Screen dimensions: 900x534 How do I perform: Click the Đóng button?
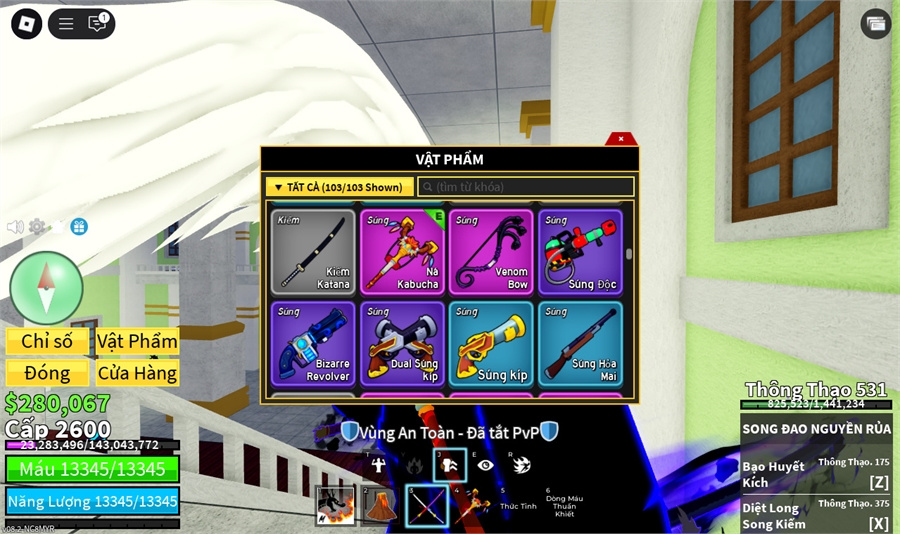47,373
